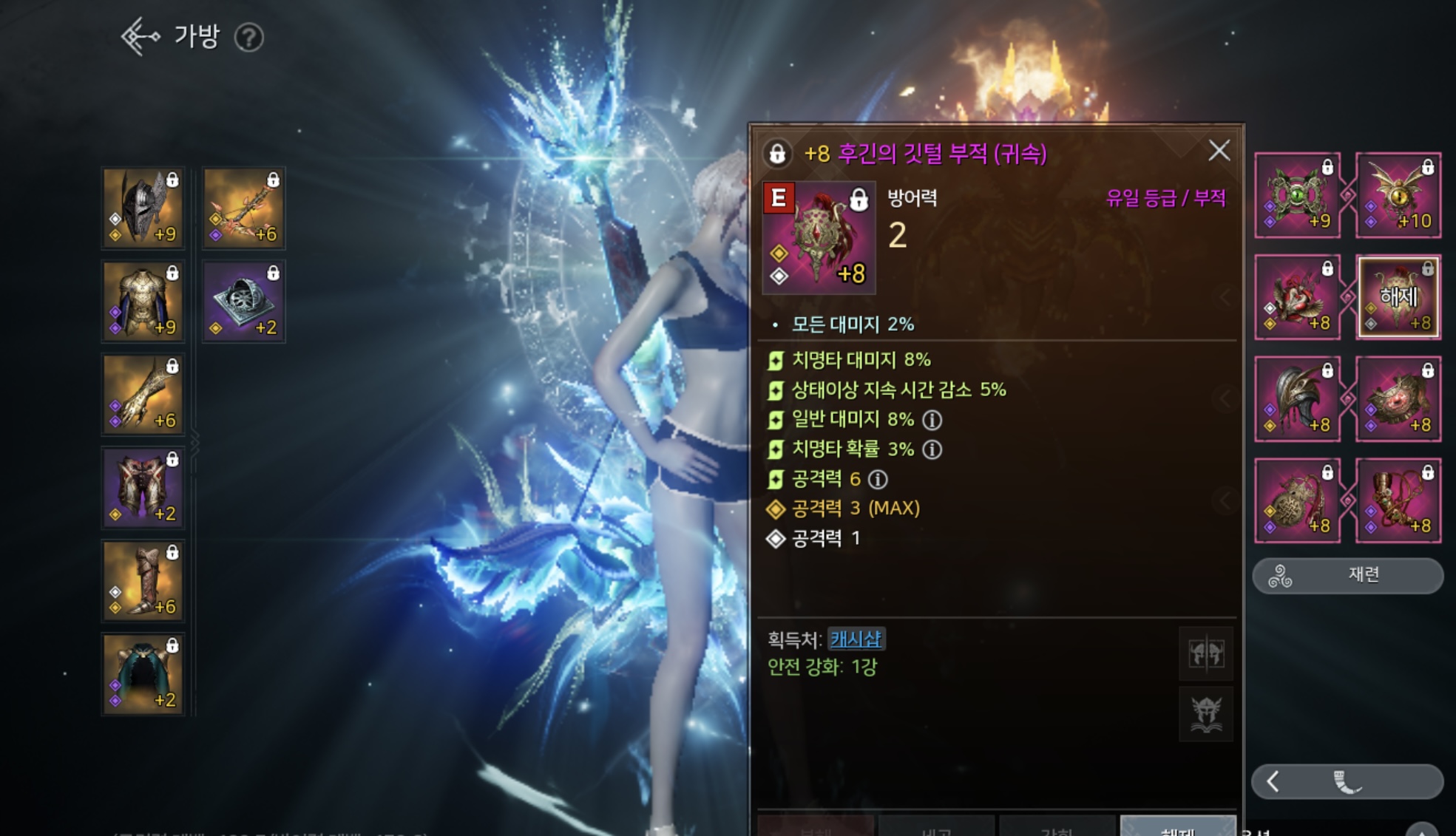1456x836 pixels.
Task: Close the 후긴의 깃털 부적 item panel
Action: pyautogui.click(x=1219, y=151)
